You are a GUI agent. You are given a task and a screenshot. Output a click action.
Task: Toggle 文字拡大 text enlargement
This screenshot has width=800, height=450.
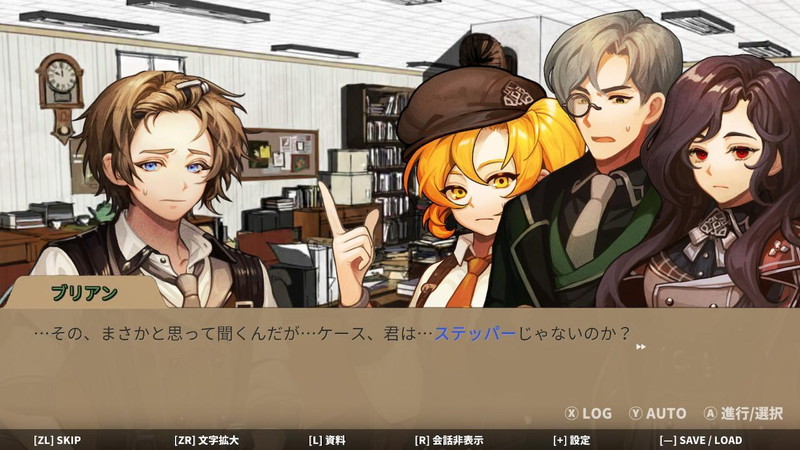point(209,440)
